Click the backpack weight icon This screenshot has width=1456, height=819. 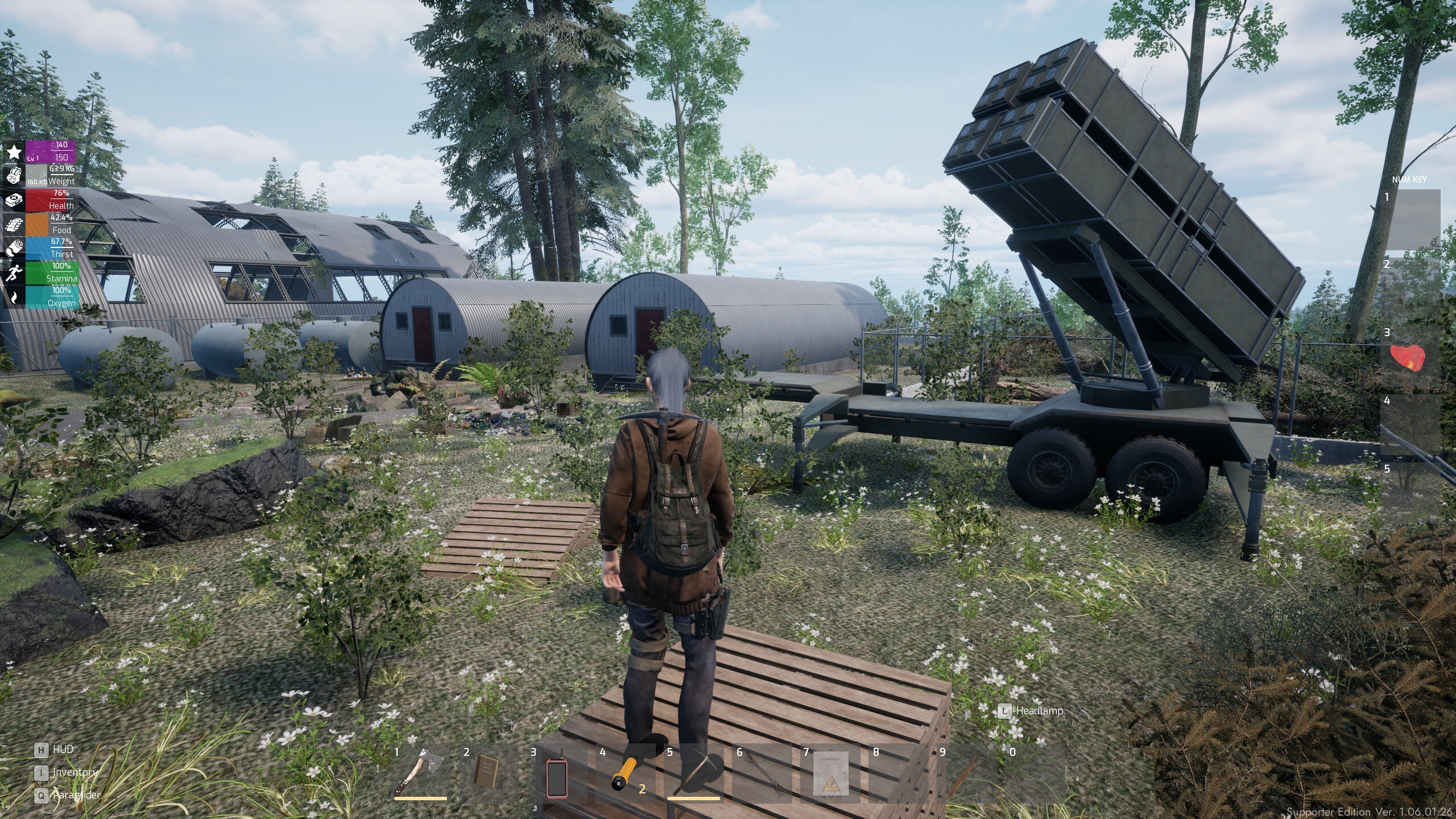coord(14,176)
